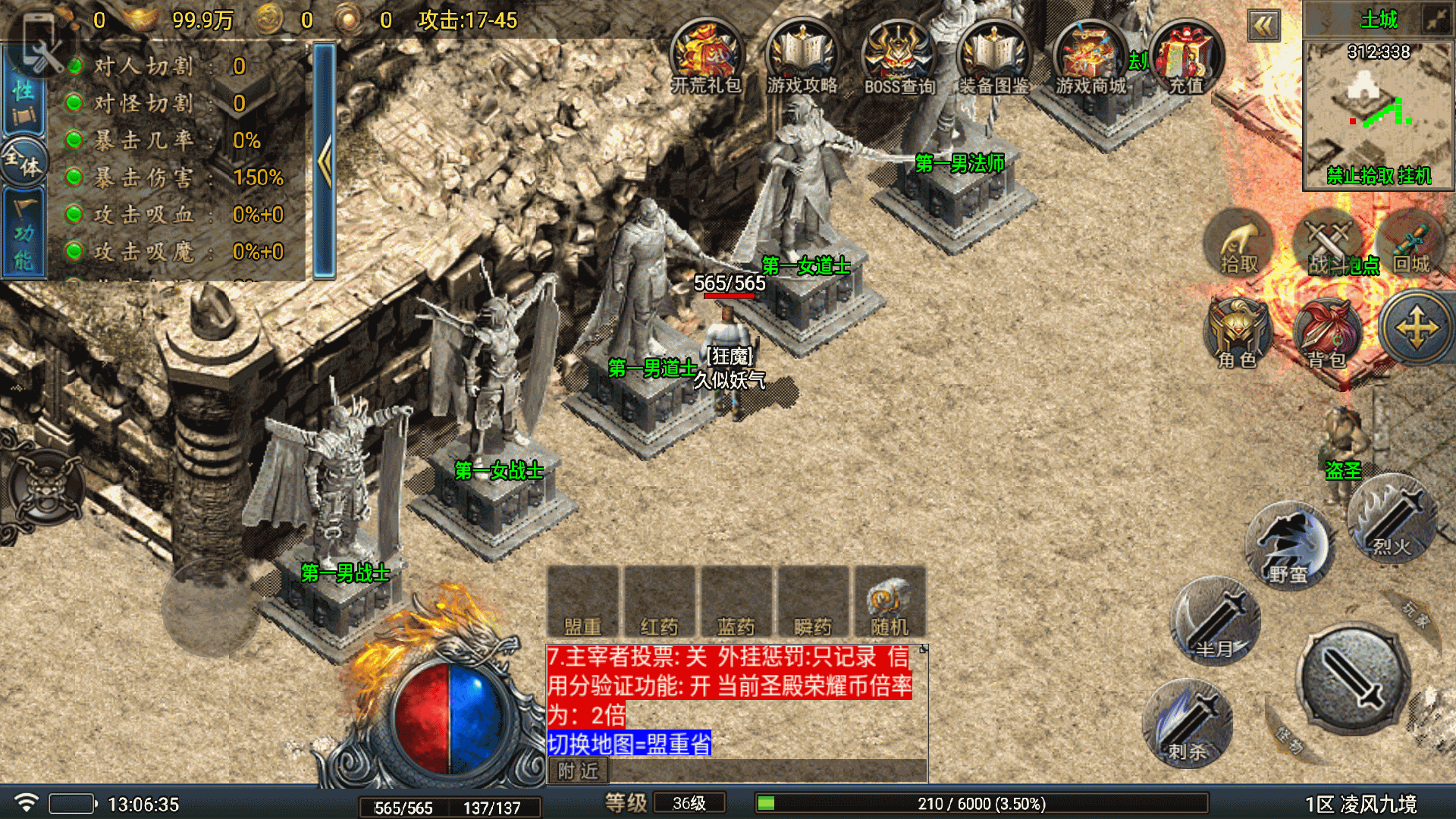Open the 充值 recharge gift box

click(1186, 57)
